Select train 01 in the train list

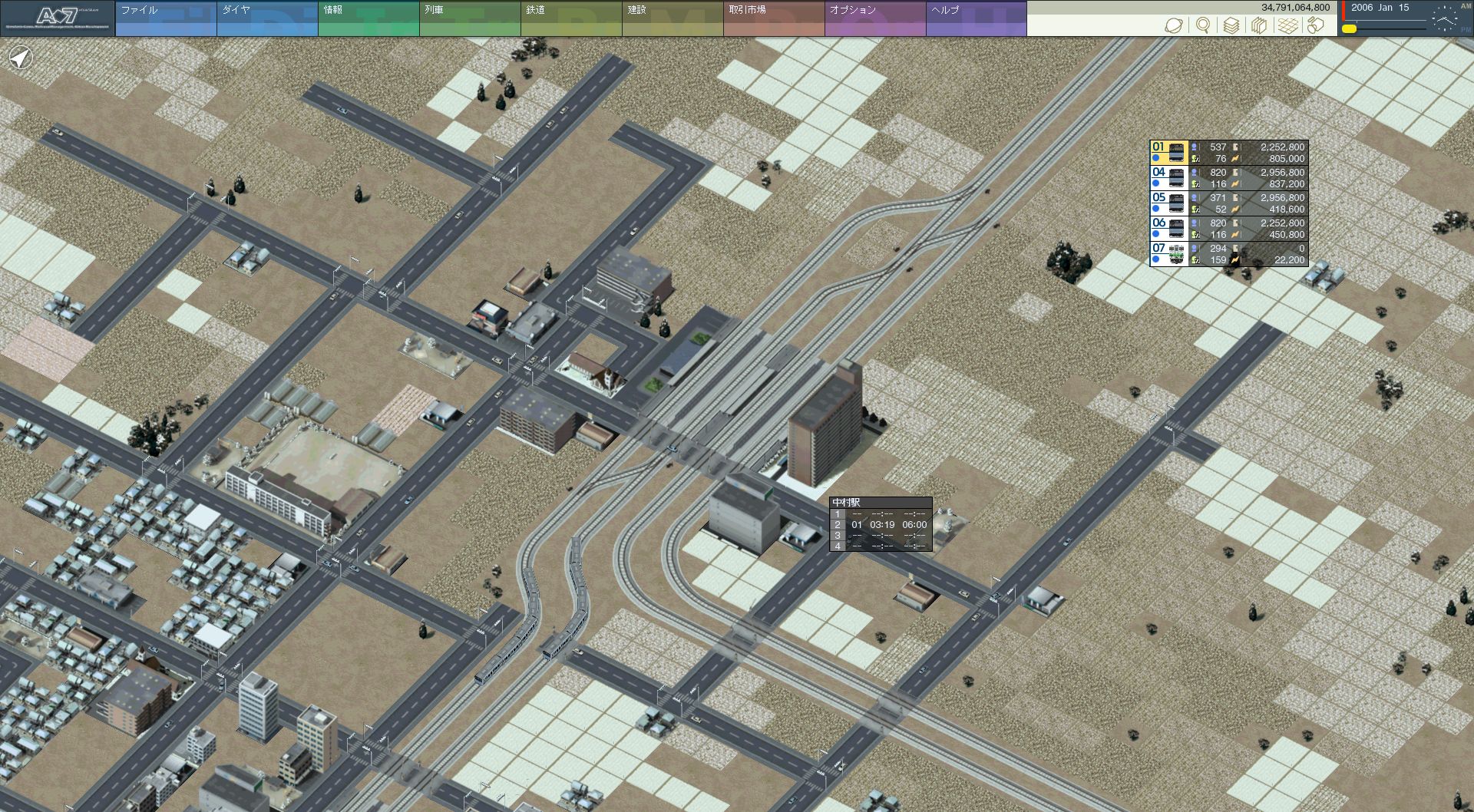click(1168, 153)
